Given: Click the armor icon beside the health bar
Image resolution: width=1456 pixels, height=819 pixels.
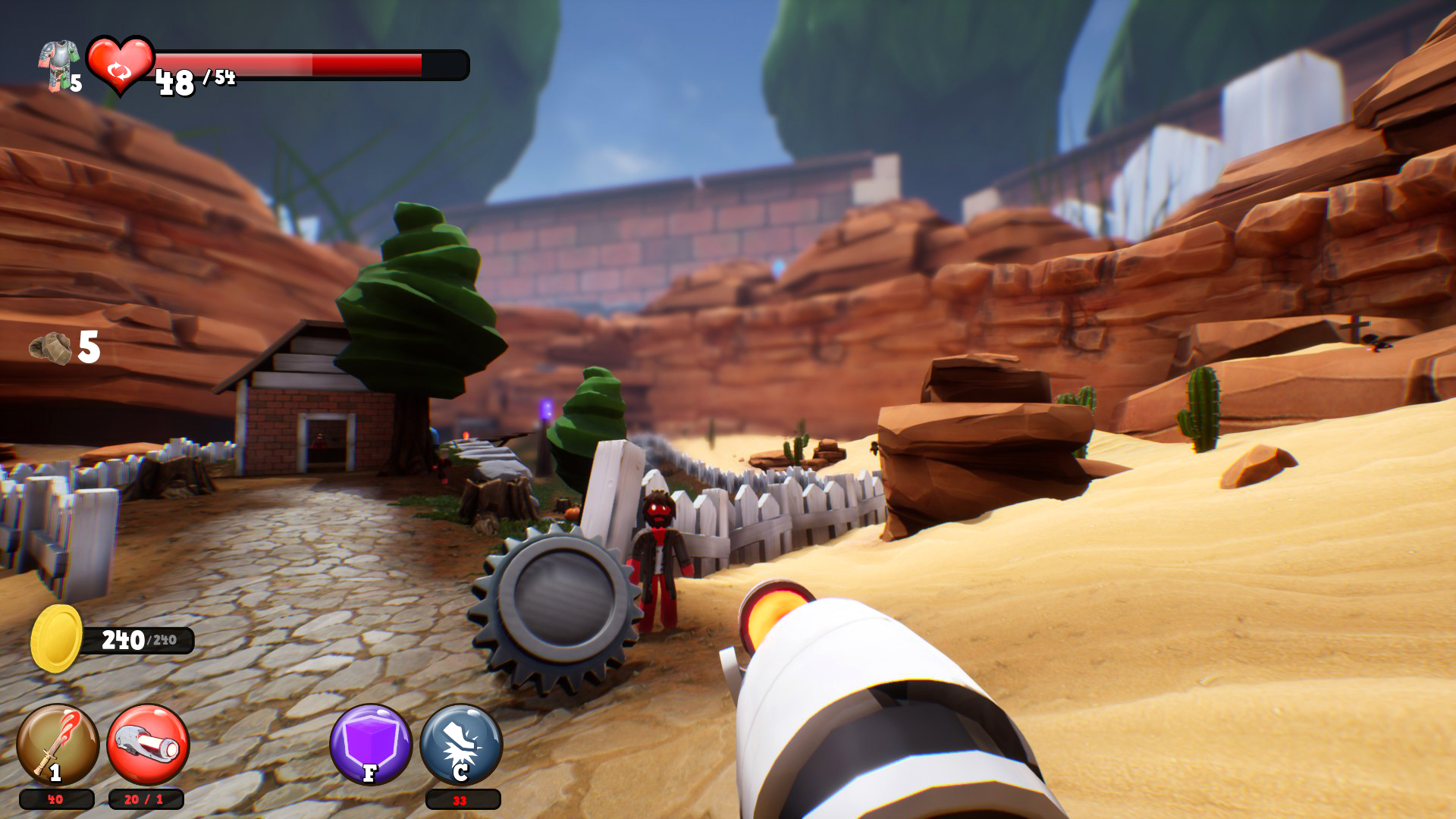Looking at the screenshot, I should click(x=59, y=65).
